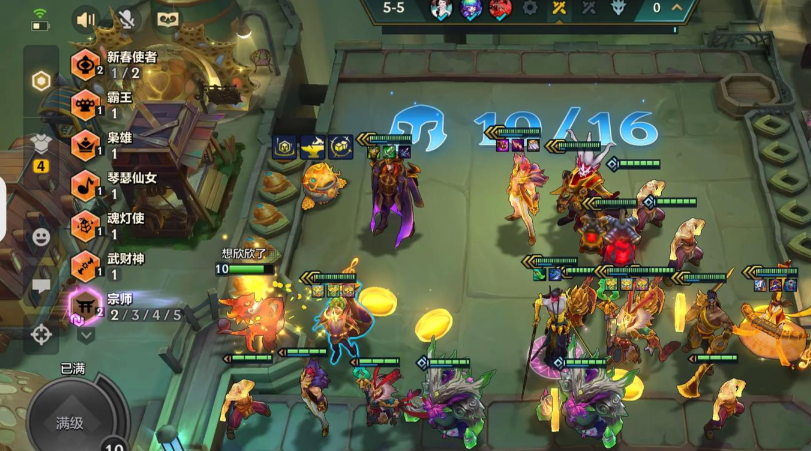Open the 琴瑟仙女 trait info

pos(86,185)
